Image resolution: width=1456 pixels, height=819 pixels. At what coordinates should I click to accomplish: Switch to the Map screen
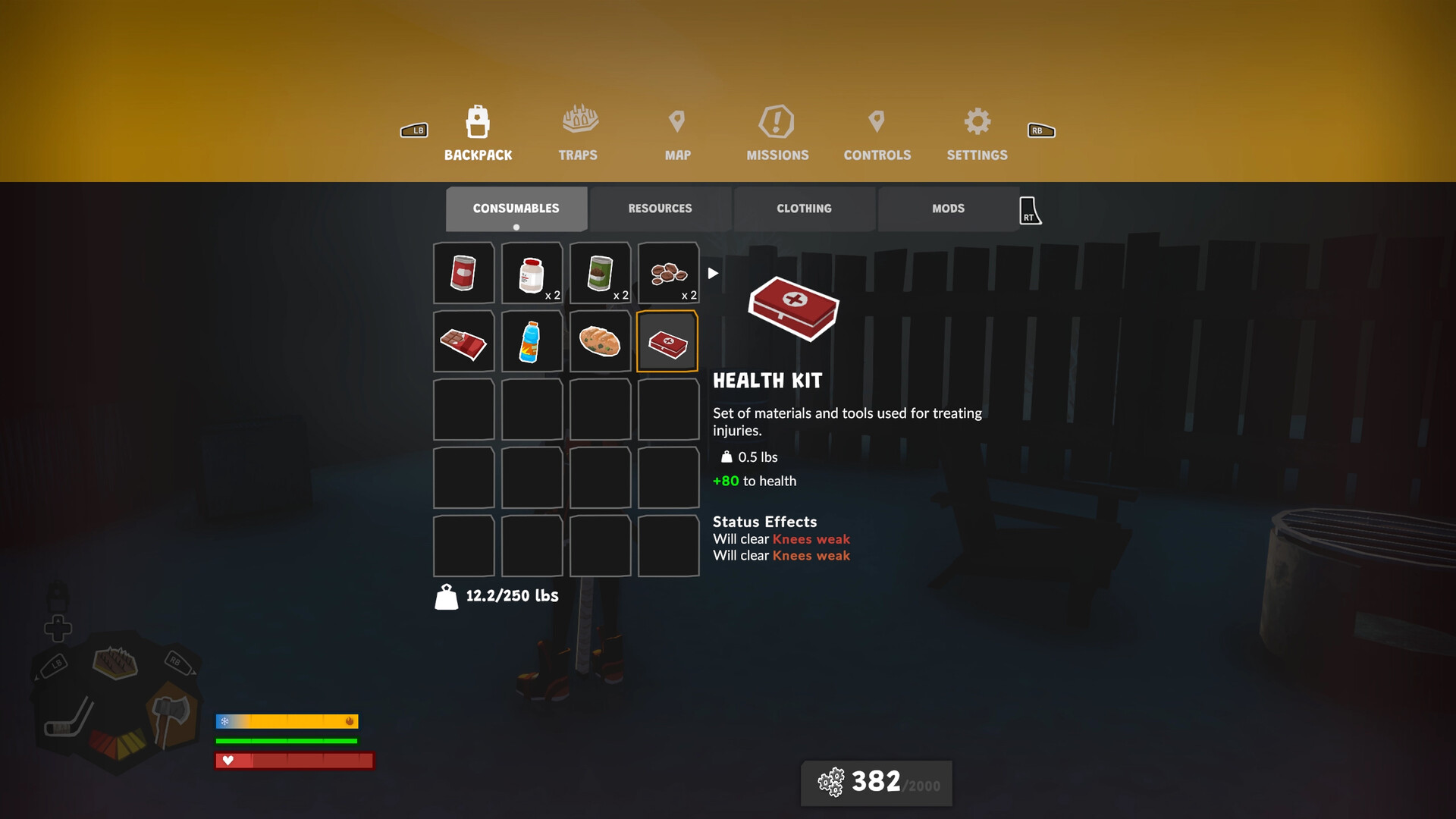pos(677,133)
